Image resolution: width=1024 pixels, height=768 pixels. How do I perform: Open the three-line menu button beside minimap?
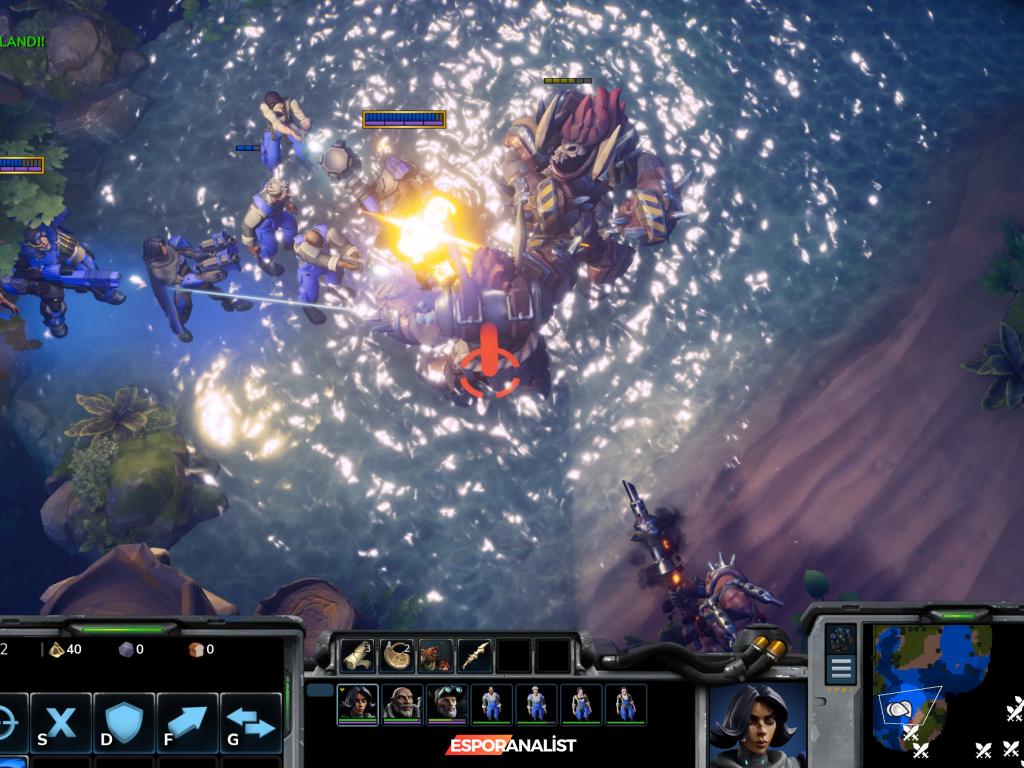[x=841, y=669]
